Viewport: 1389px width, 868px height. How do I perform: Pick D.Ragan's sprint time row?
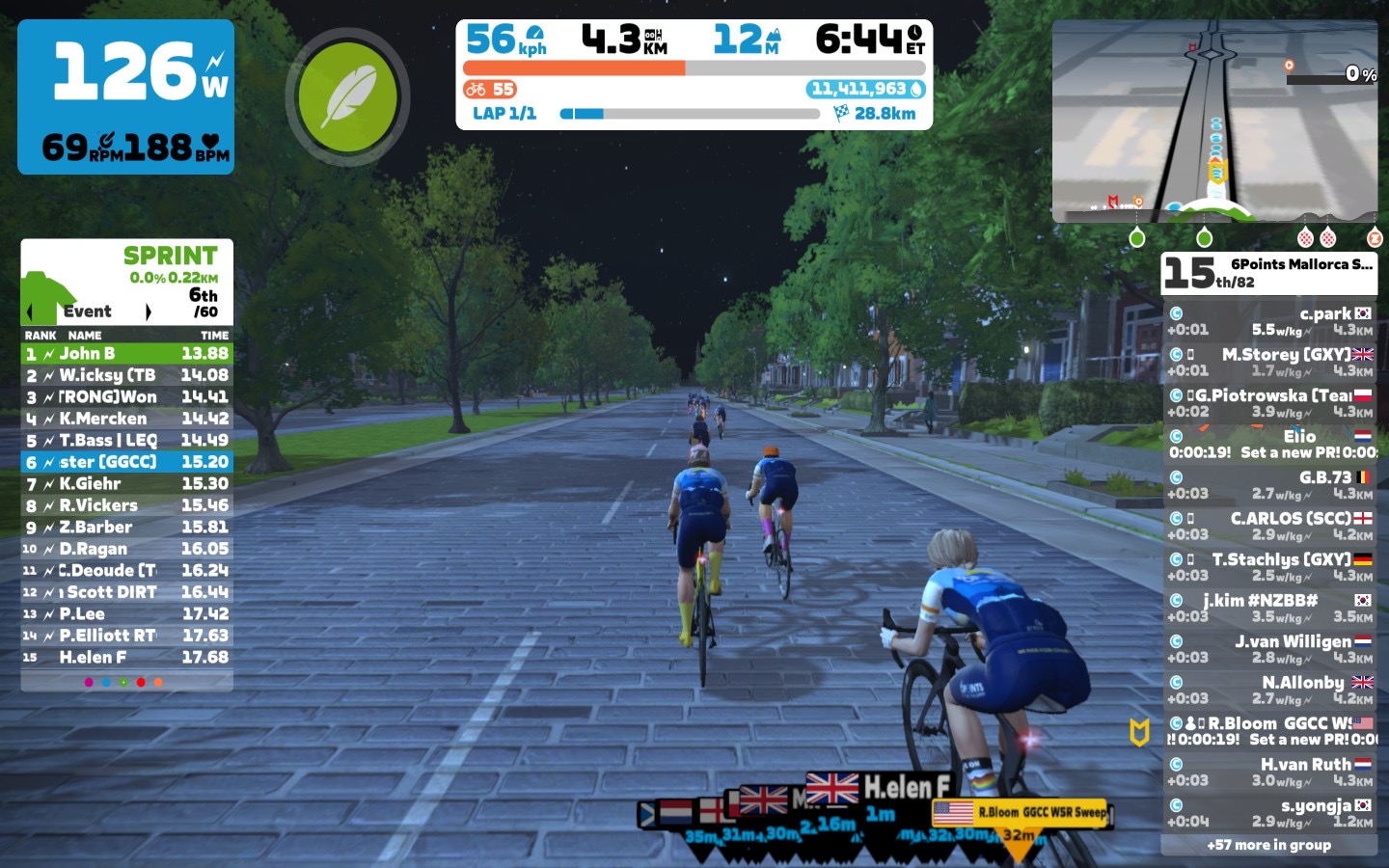126,549
